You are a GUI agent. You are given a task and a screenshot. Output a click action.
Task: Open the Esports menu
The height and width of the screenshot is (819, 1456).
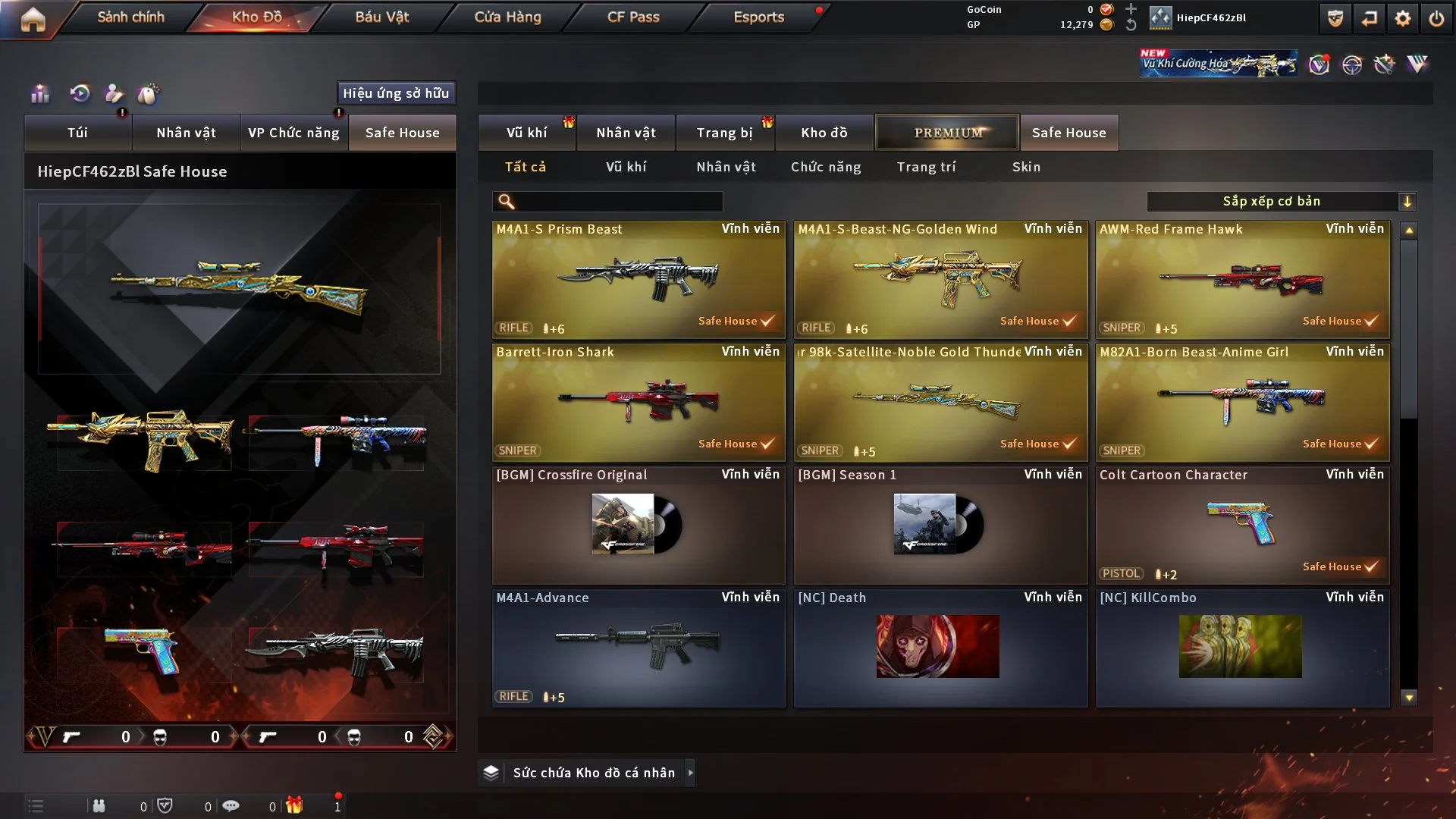tap(758, 17)
